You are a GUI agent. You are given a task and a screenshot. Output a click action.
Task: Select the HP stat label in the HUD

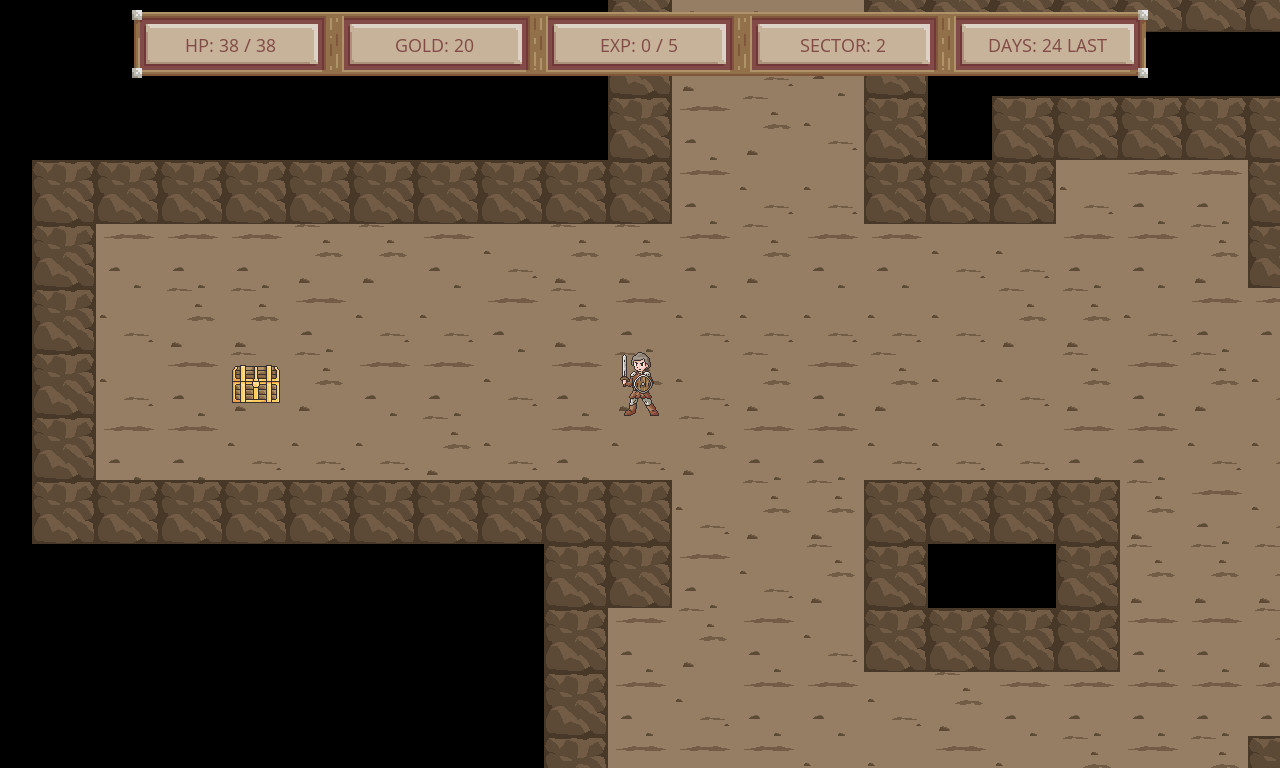coord(231,44)
